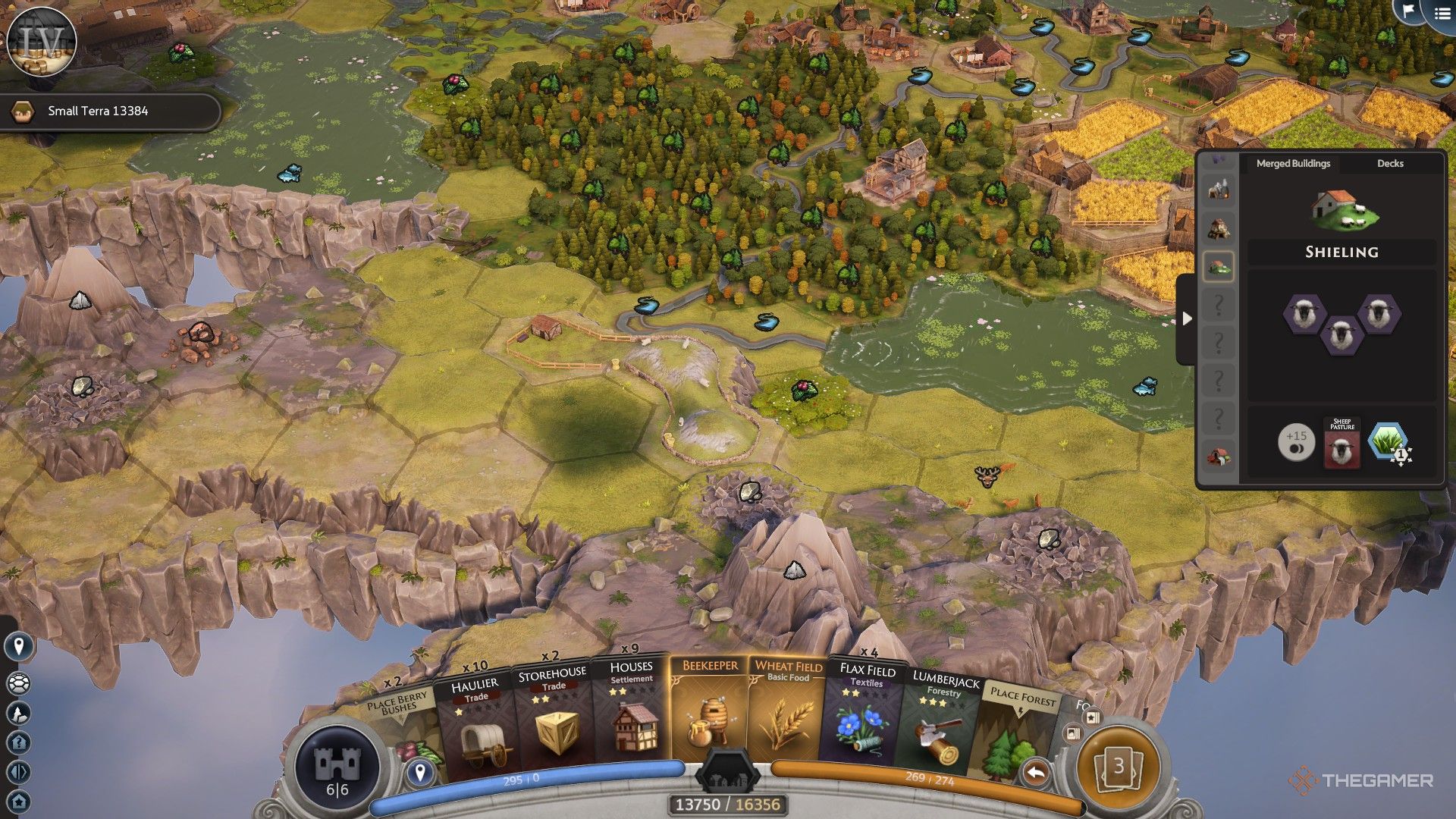
Task: Click the undo arrow button
Action: [1035, 773]
